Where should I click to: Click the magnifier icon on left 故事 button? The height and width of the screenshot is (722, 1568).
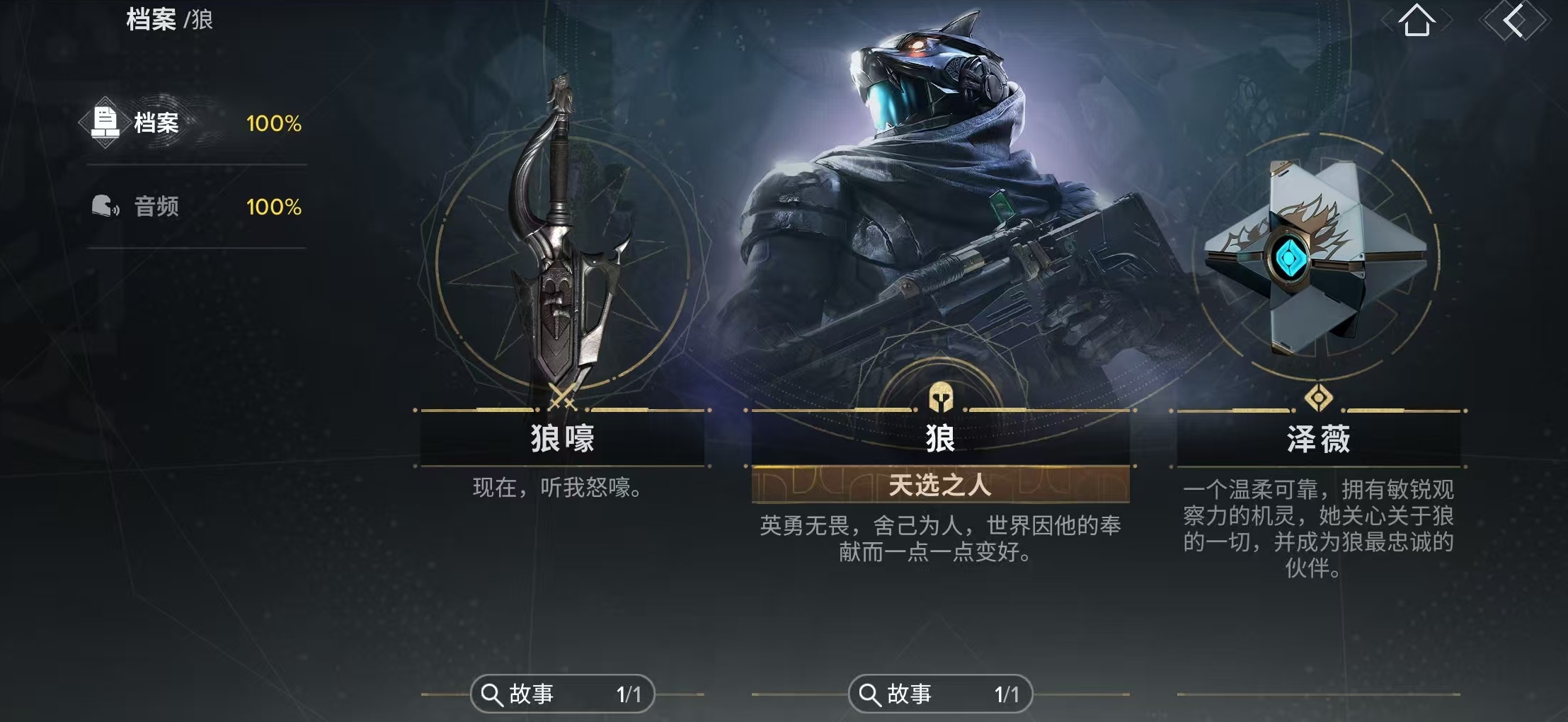(x=491, y=694)
